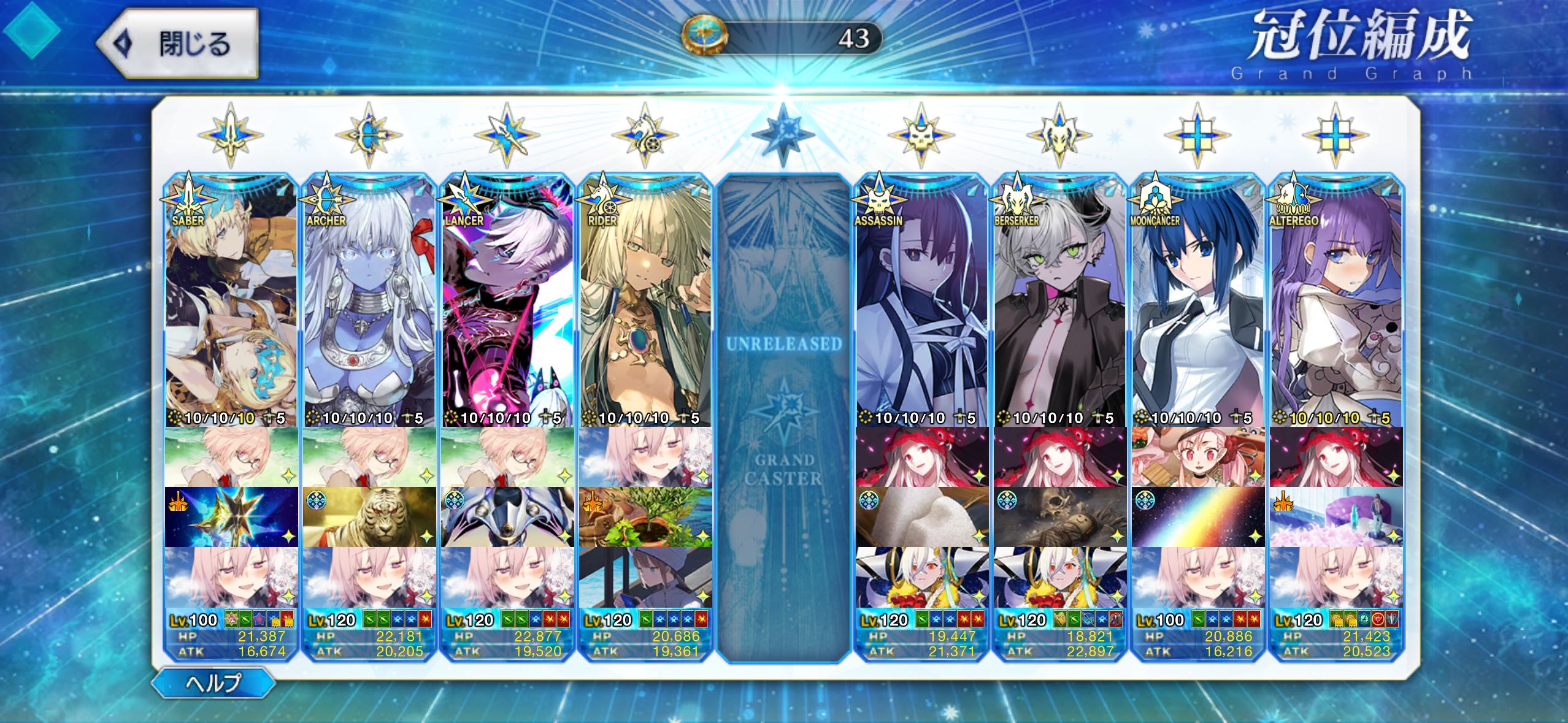
Task: Open the skeleton craft essence under Berserker
Action: (1059, 517)
